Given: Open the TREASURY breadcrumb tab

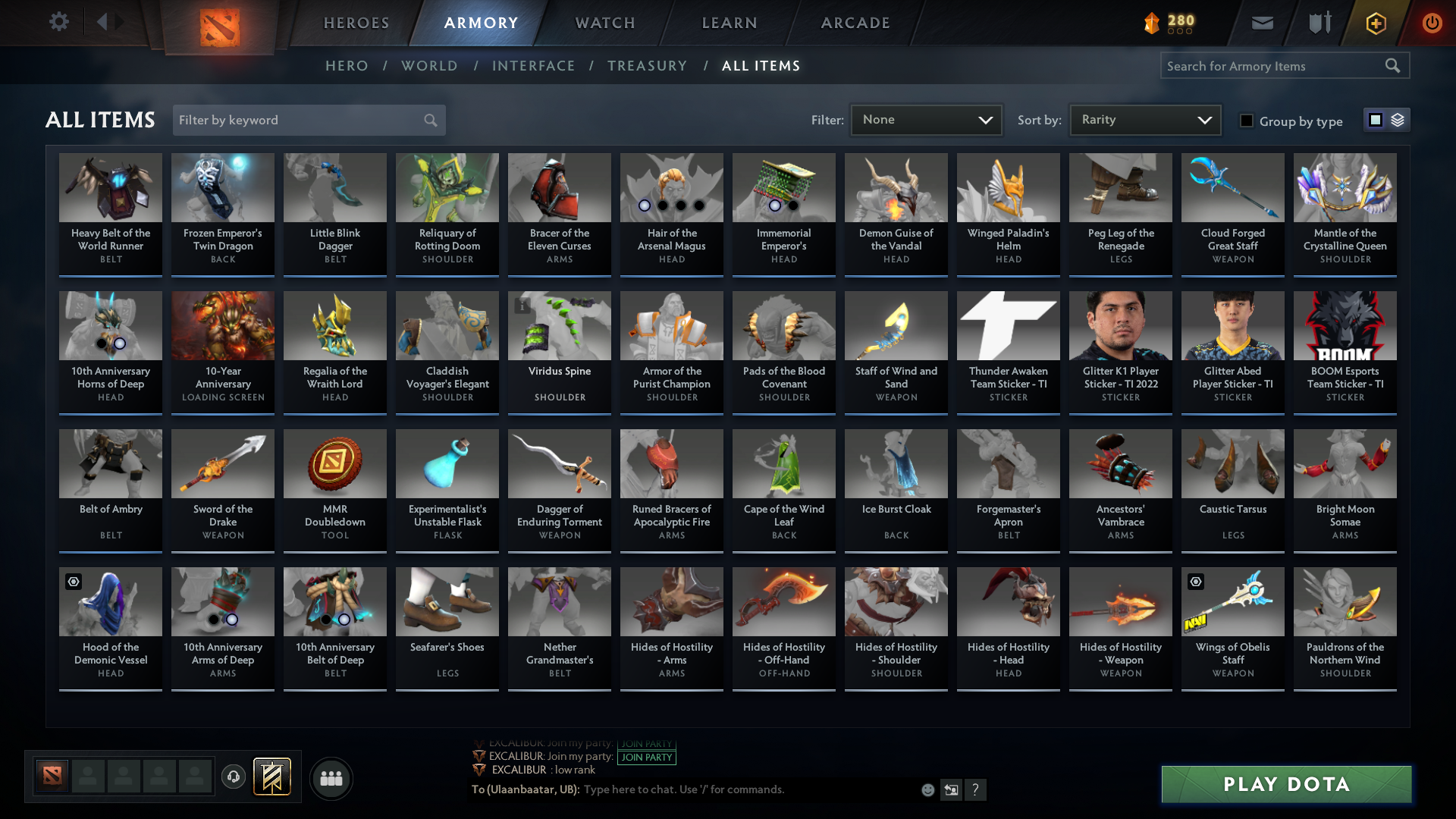Looking at the screenshot, I should pyautogui.click(x=647, y=66).
